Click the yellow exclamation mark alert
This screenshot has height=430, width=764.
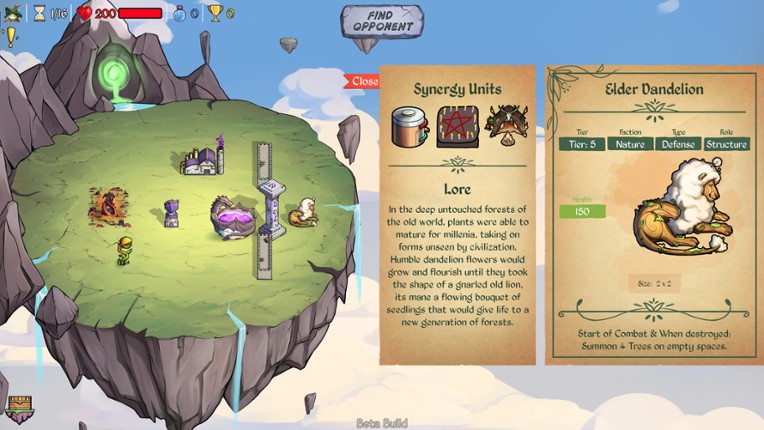(x=12, y=37)
